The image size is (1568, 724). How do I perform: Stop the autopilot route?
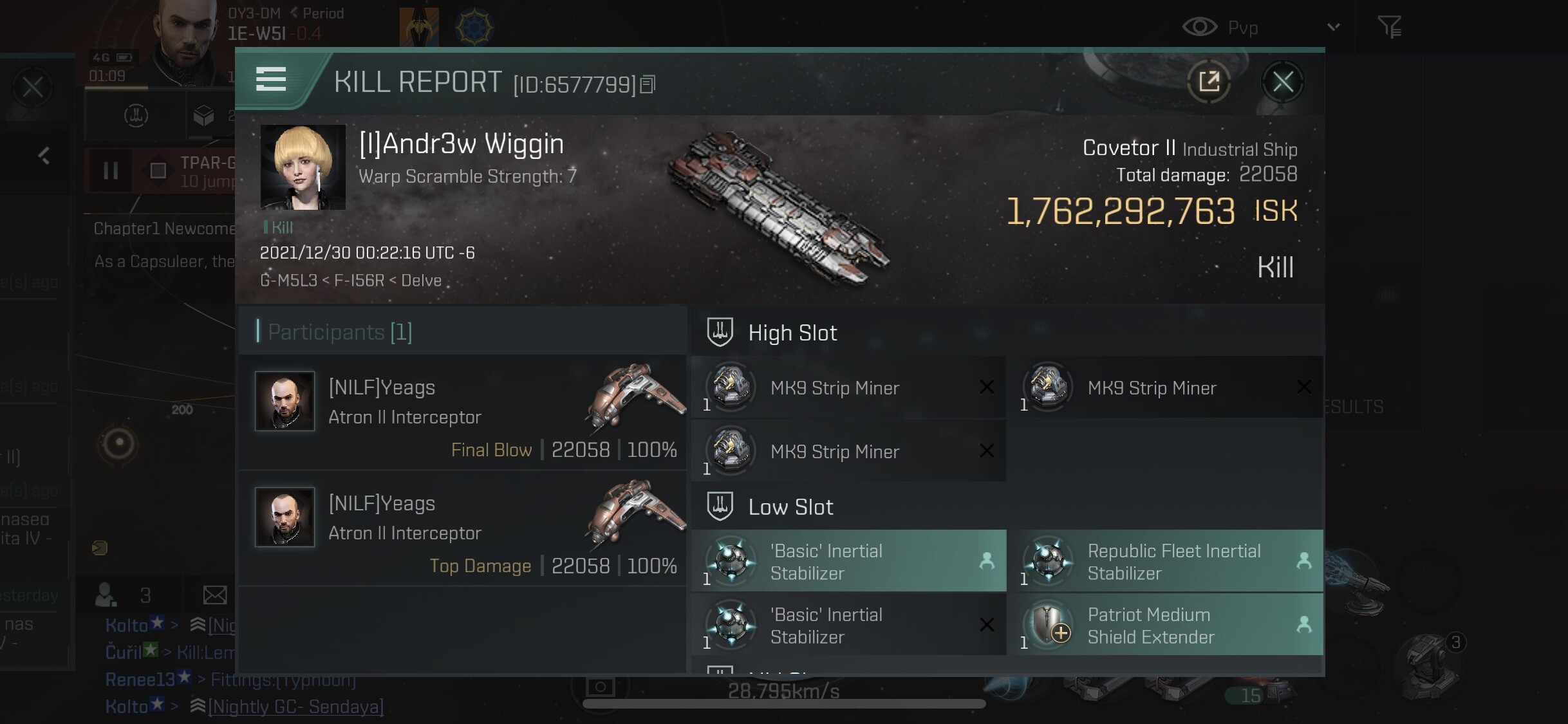tap(158, 171)
